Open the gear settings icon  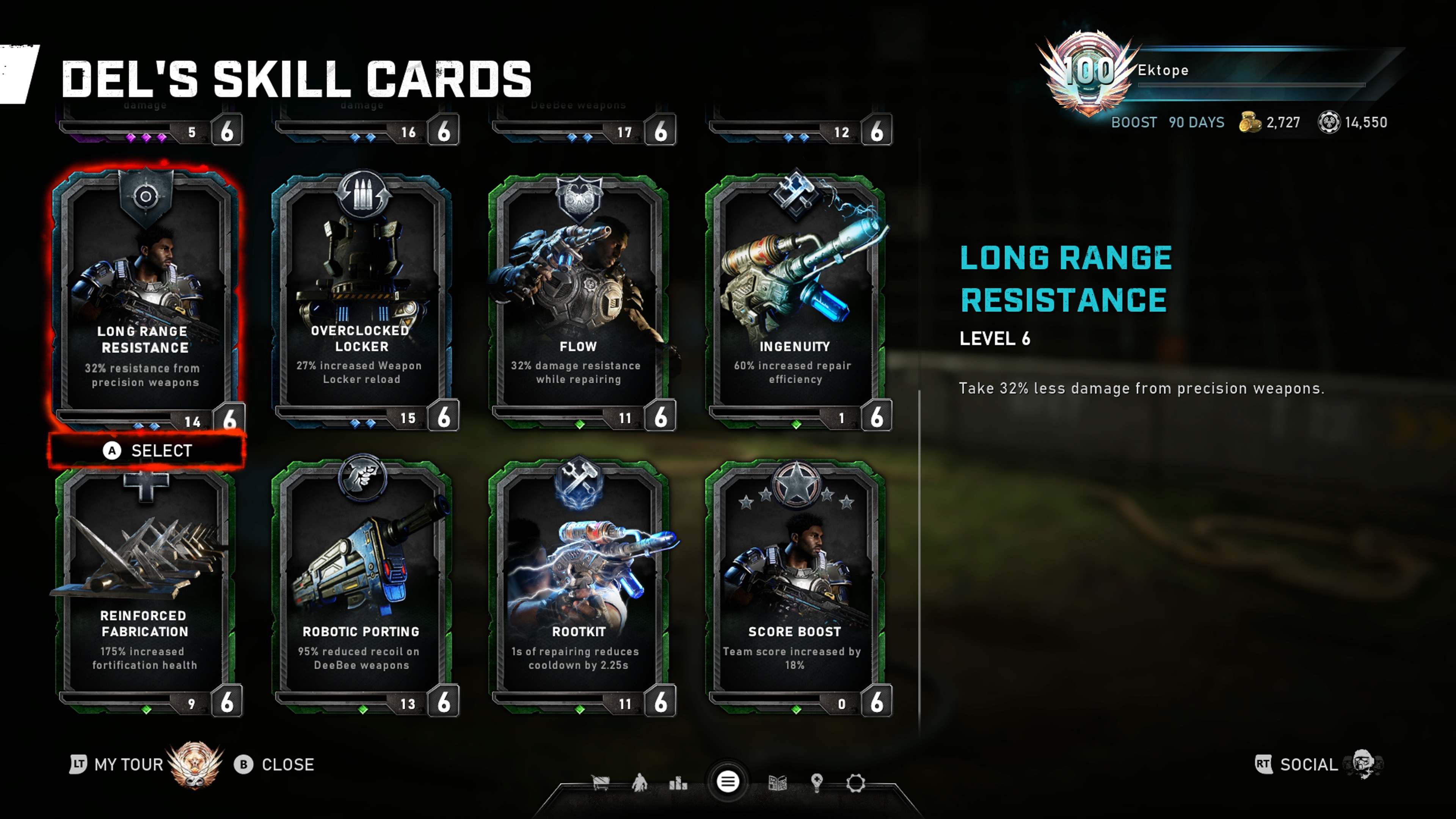pos(856,783)
